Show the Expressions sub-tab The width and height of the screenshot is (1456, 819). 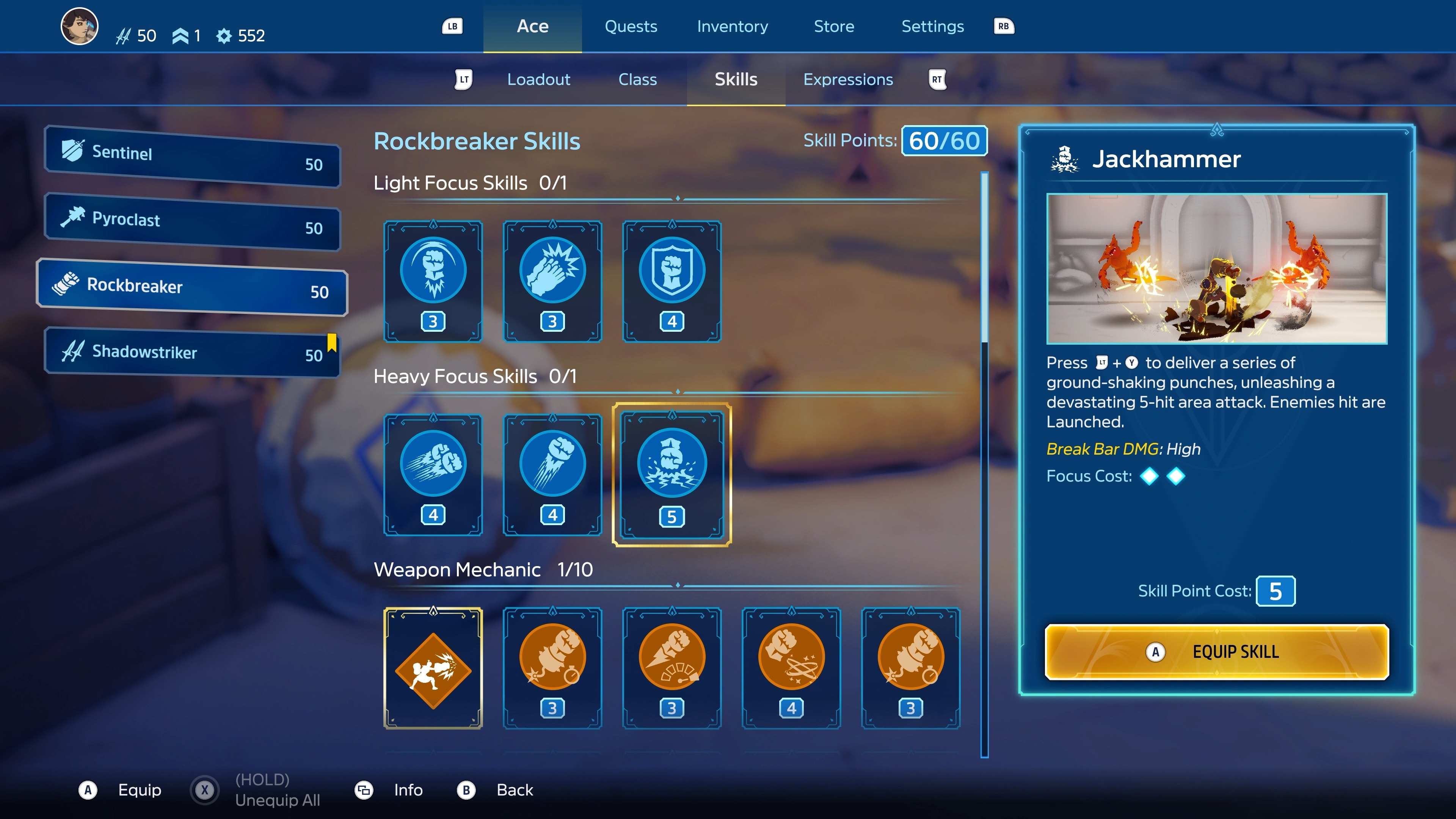point(848,80)
